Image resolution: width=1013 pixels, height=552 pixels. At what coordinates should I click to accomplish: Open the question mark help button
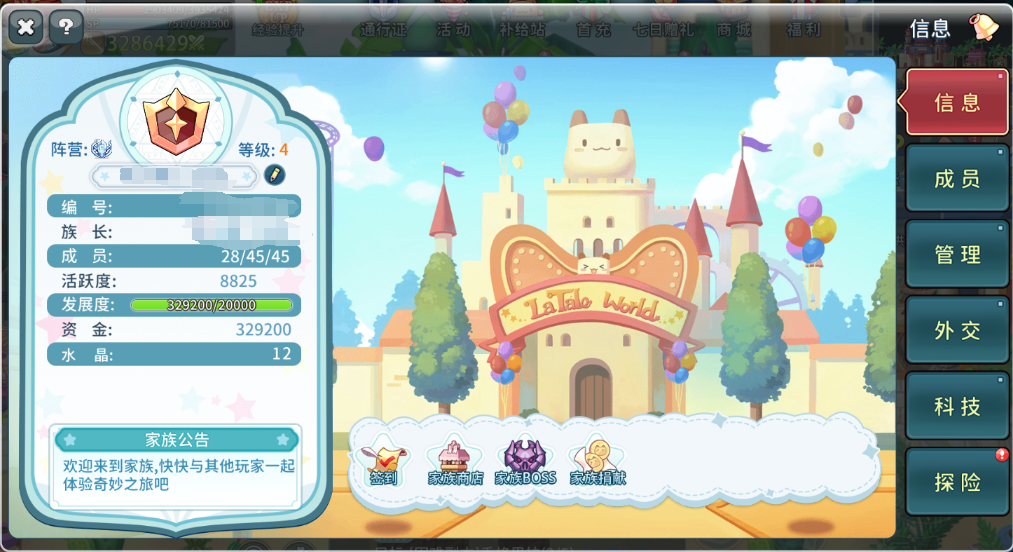coord(66,27)
